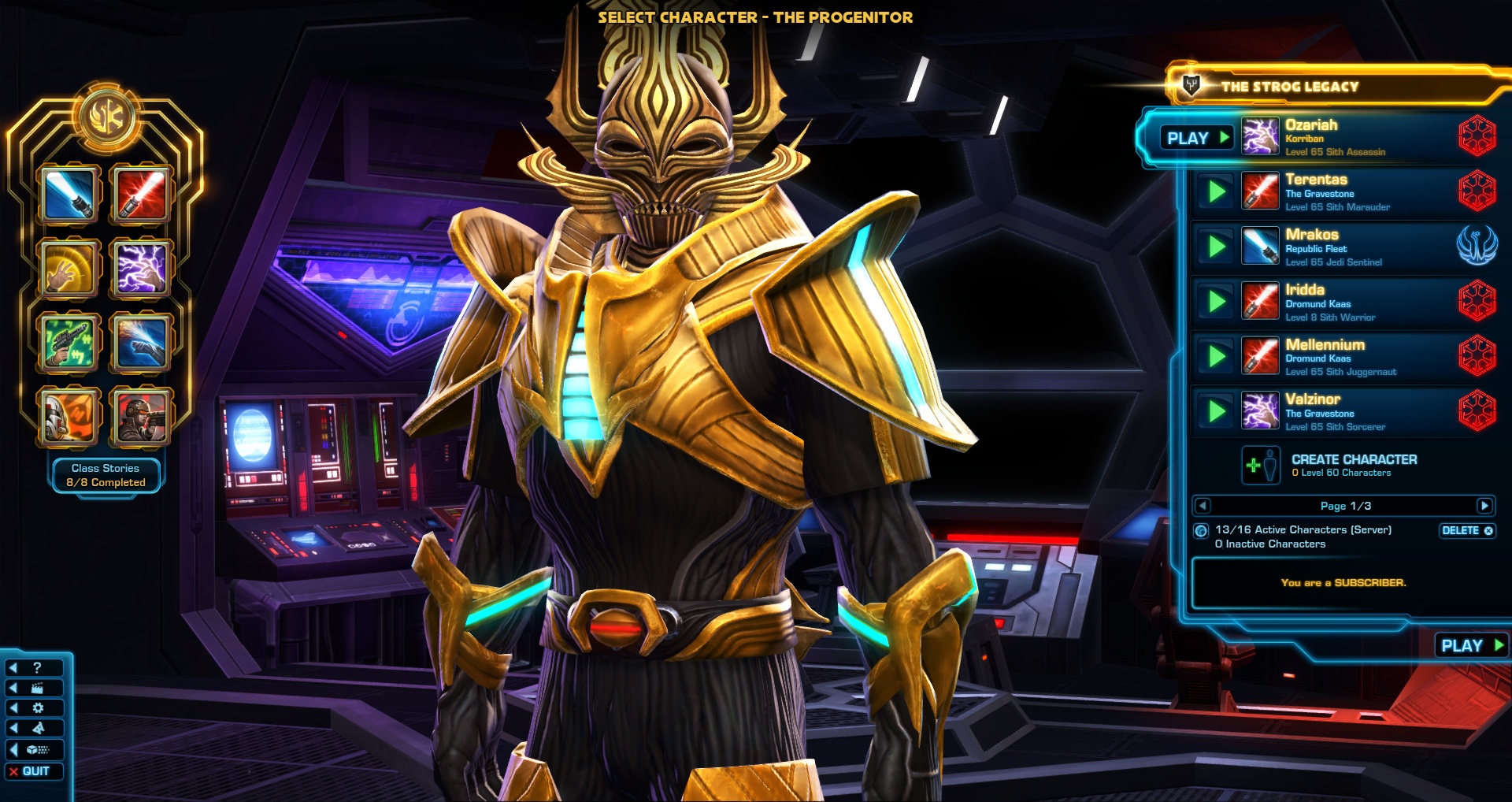The height and width of the screenshot is (802, 1512).
Task: Select the Smuggler blaster class icon
Action: tap(69, 342)
